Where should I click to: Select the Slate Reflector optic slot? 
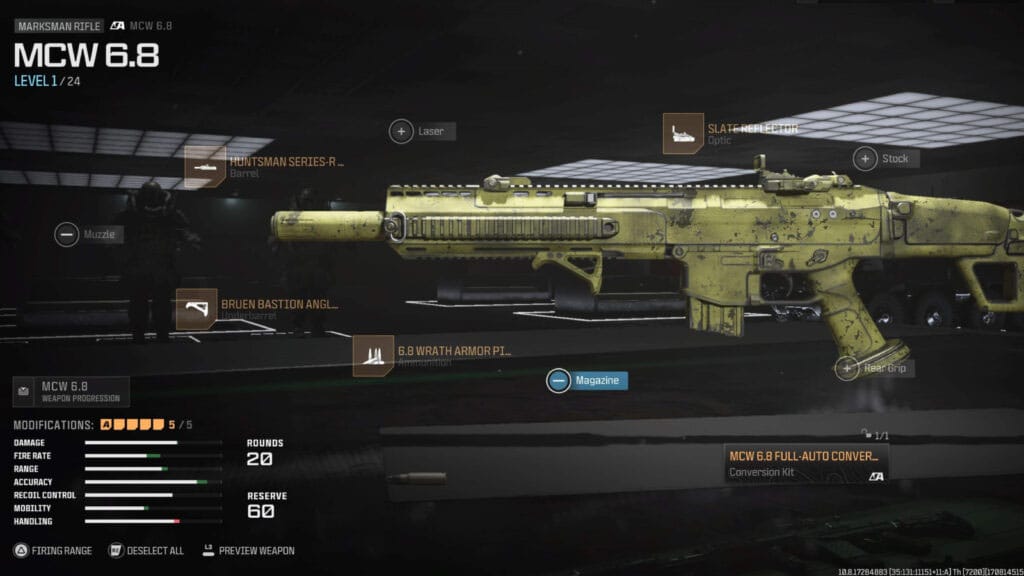click(x=730, y=133)
